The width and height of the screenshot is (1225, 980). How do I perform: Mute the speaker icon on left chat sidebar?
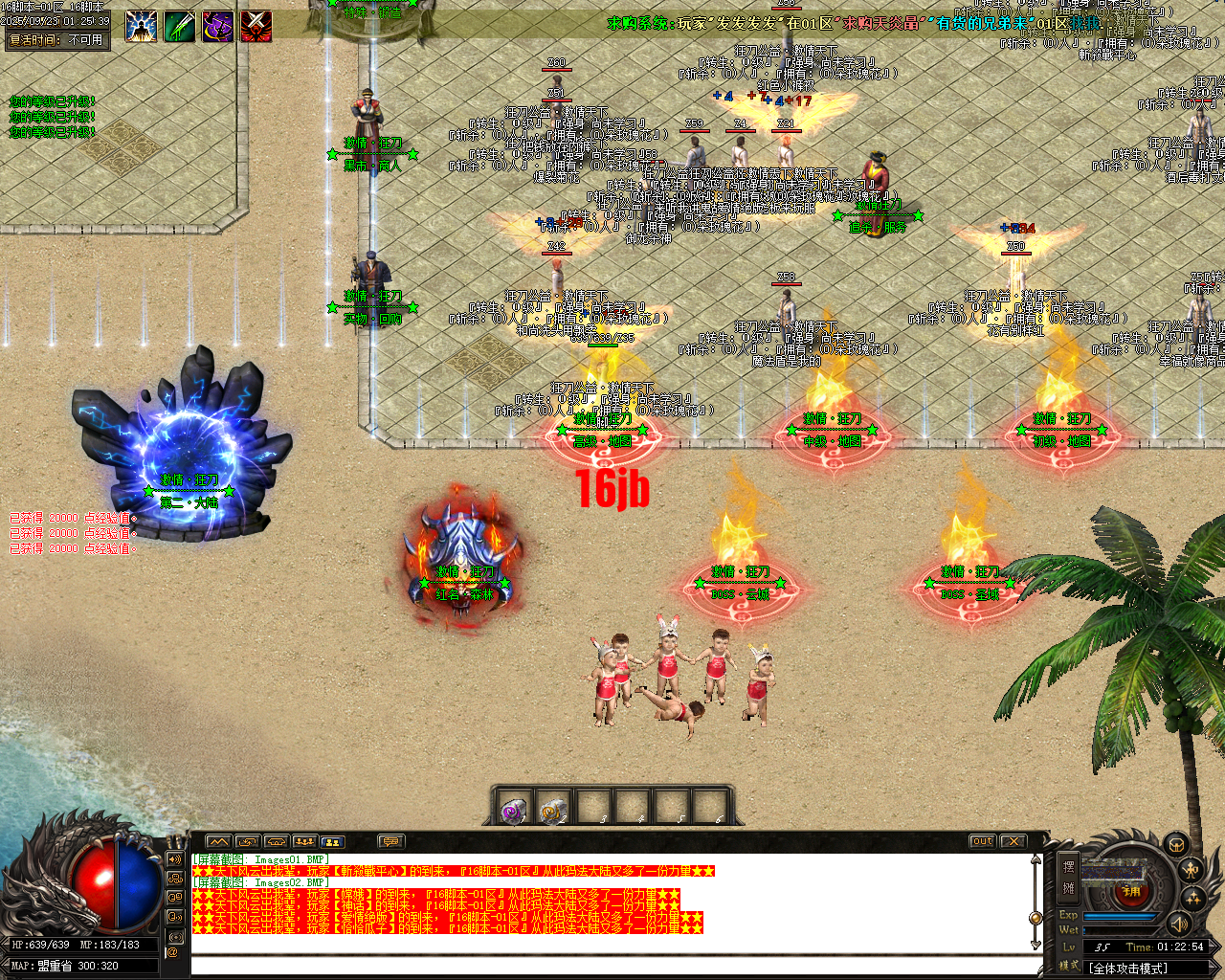pyautogui.click(x=174, y=857)
